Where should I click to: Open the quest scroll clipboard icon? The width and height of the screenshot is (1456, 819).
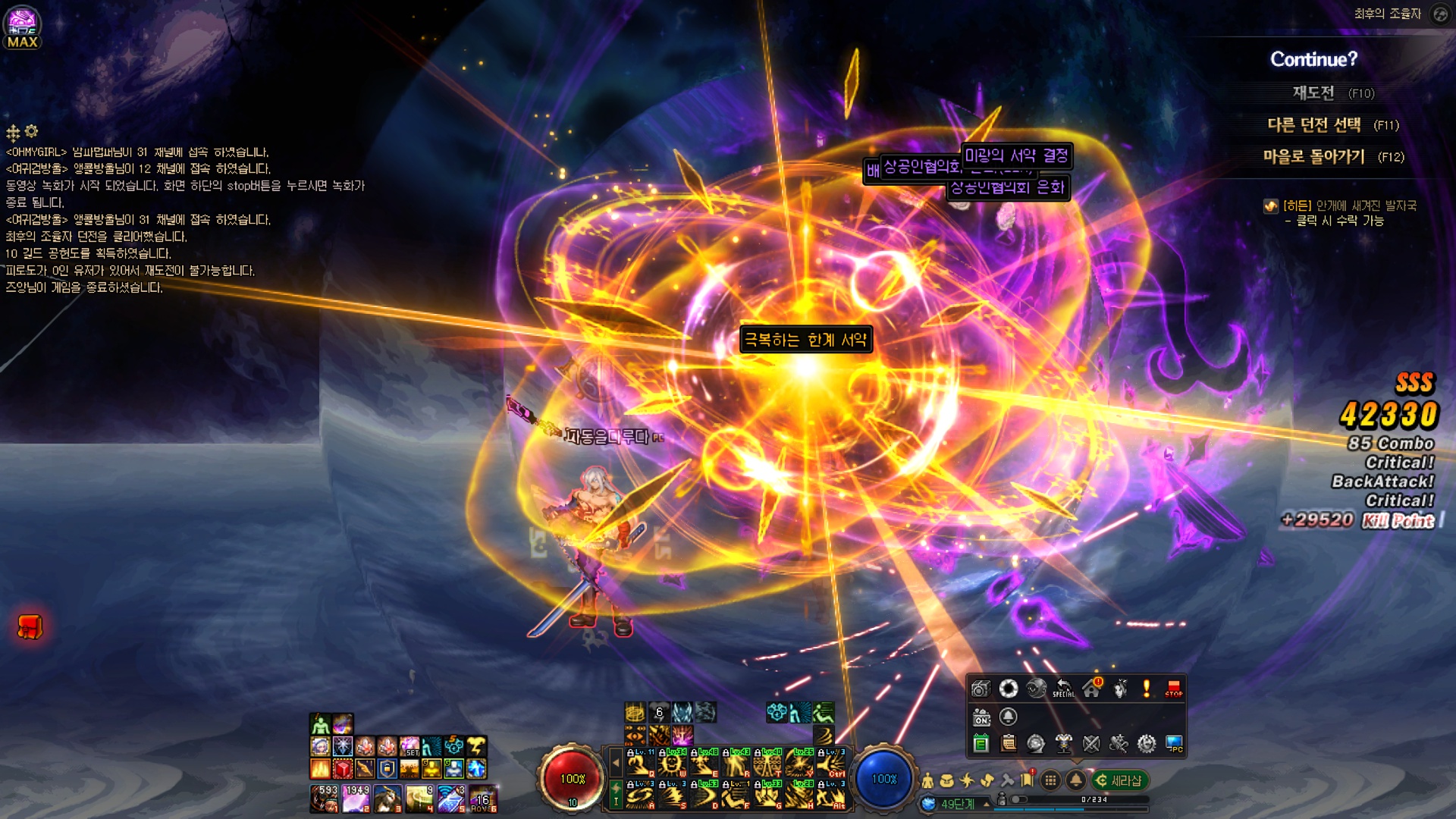pyautogui.click(x=1009, y=744)
